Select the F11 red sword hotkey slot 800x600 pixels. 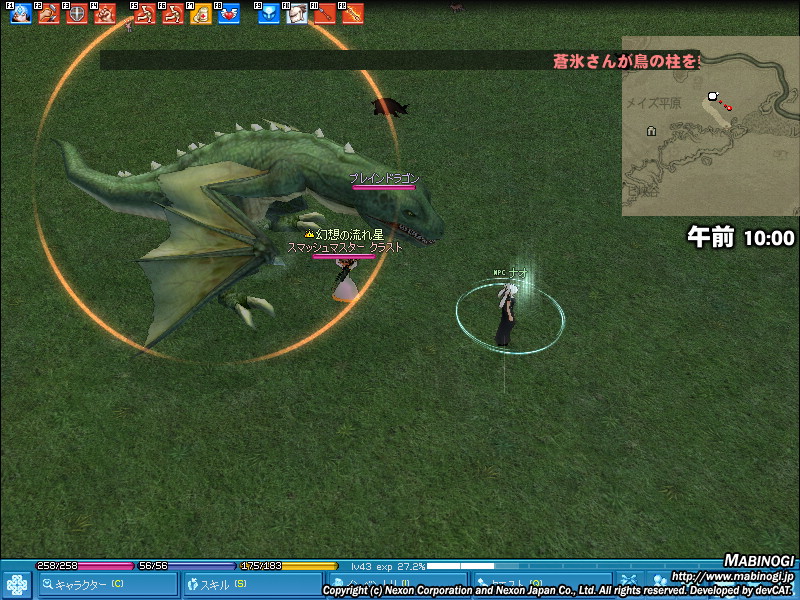[x=325, y=14]
